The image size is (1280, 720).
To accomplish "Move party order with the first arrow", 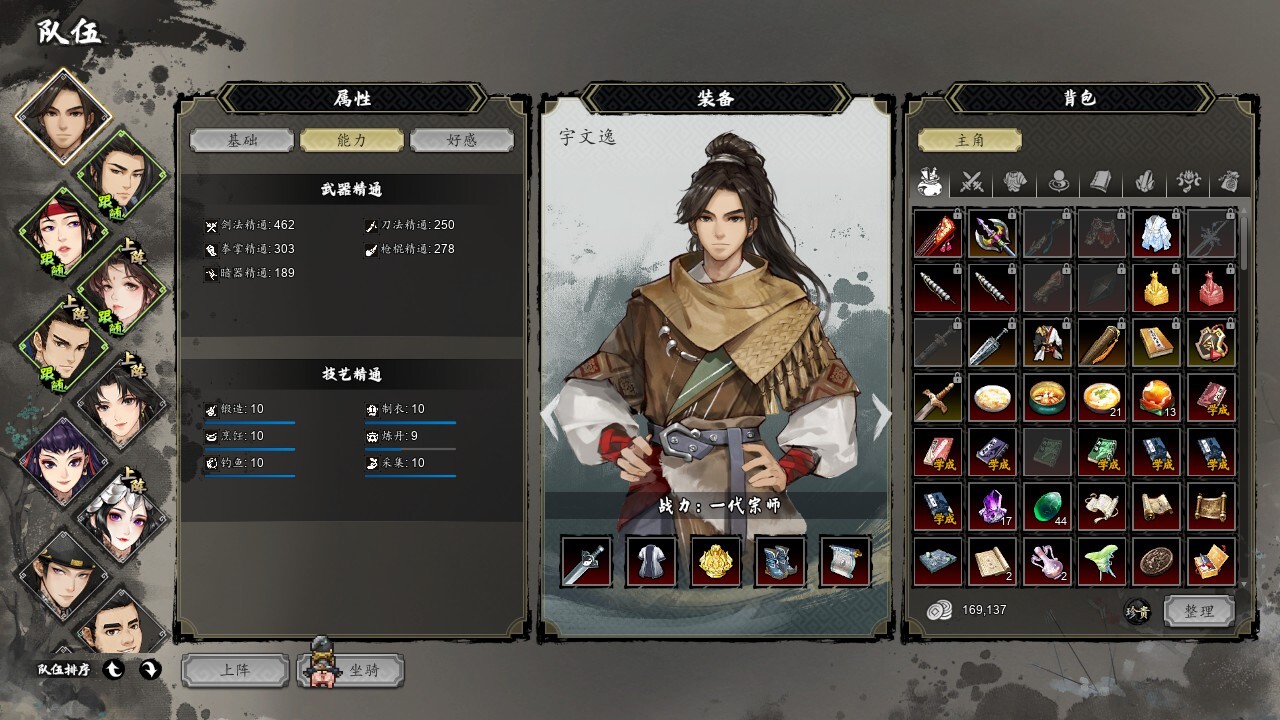I will coord(113,669).
